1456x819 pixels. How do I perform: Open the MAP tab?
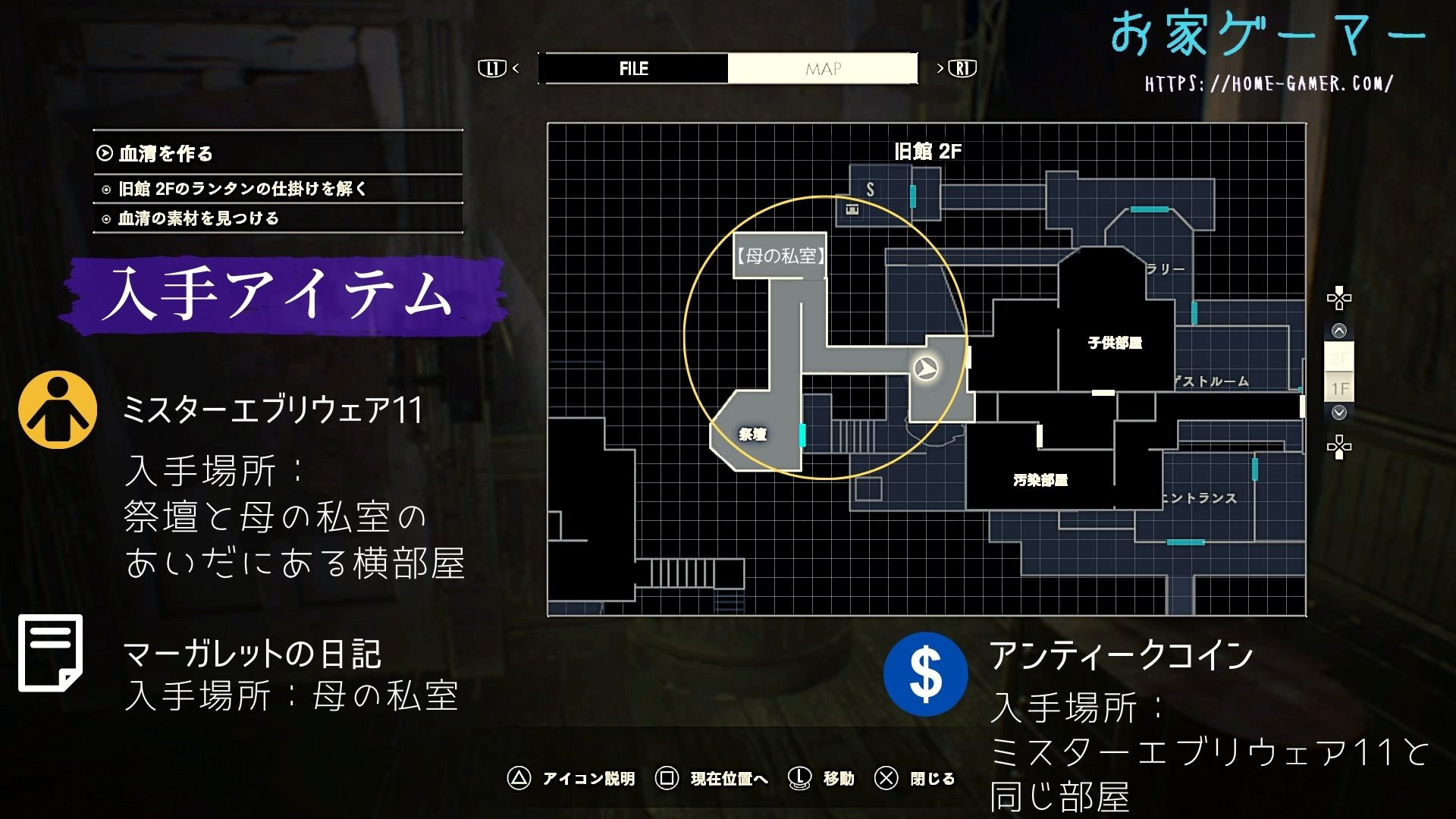point(823,69)
